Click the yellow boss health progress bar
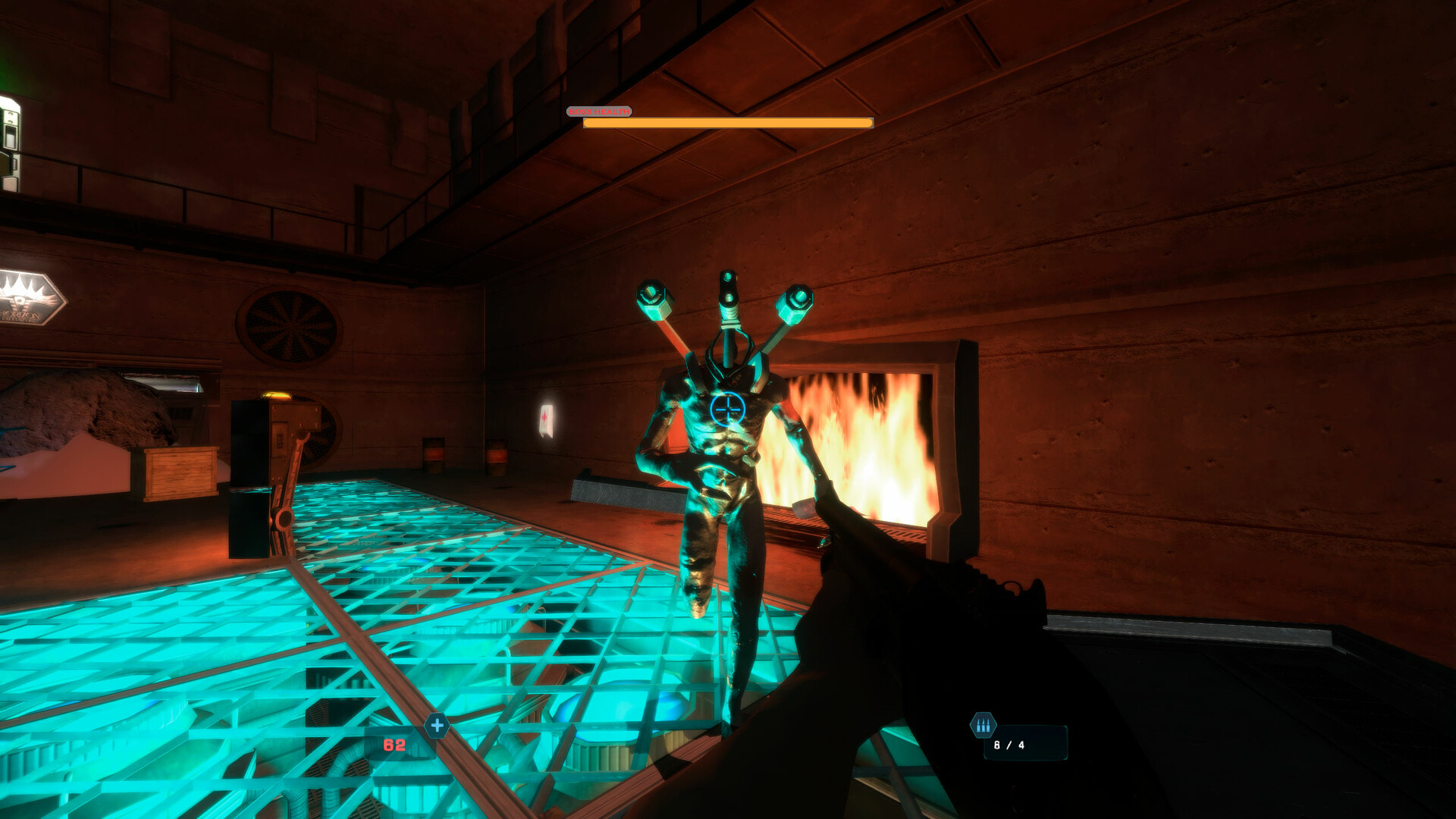The height and width of the screenshot is (819, 1456). pos(726,121)
